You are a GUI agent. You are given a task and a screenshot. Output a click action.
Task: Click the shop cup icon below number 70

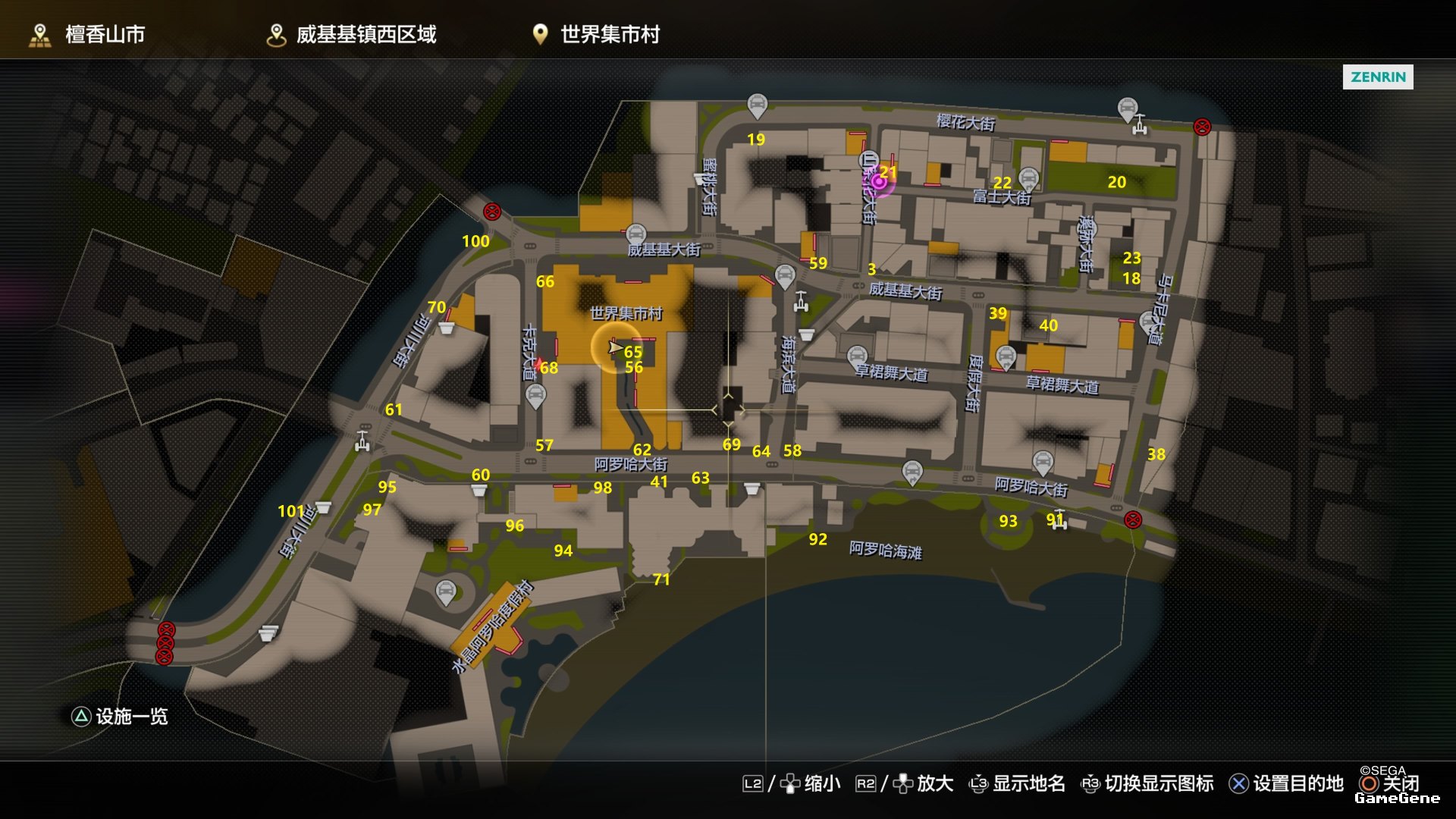[447, 328]
